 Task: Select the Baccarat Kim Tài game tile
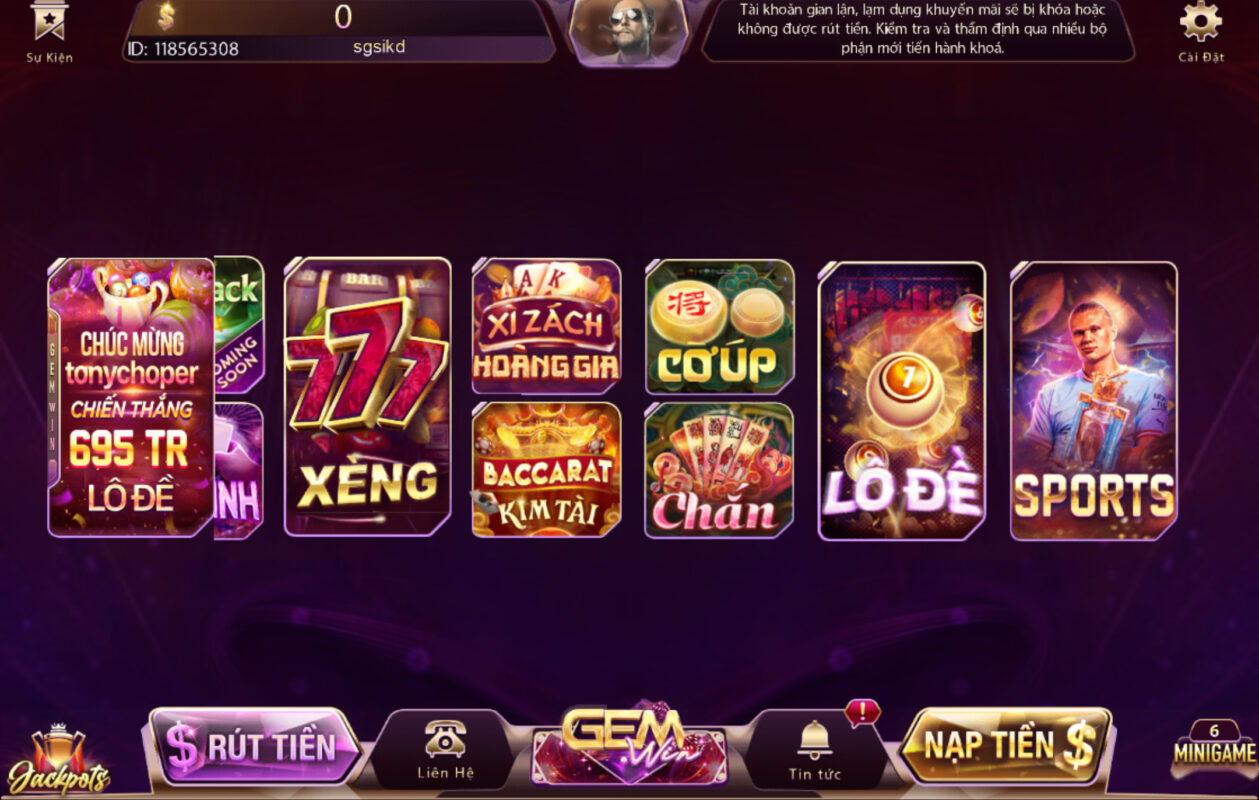(x=546, y=469)
